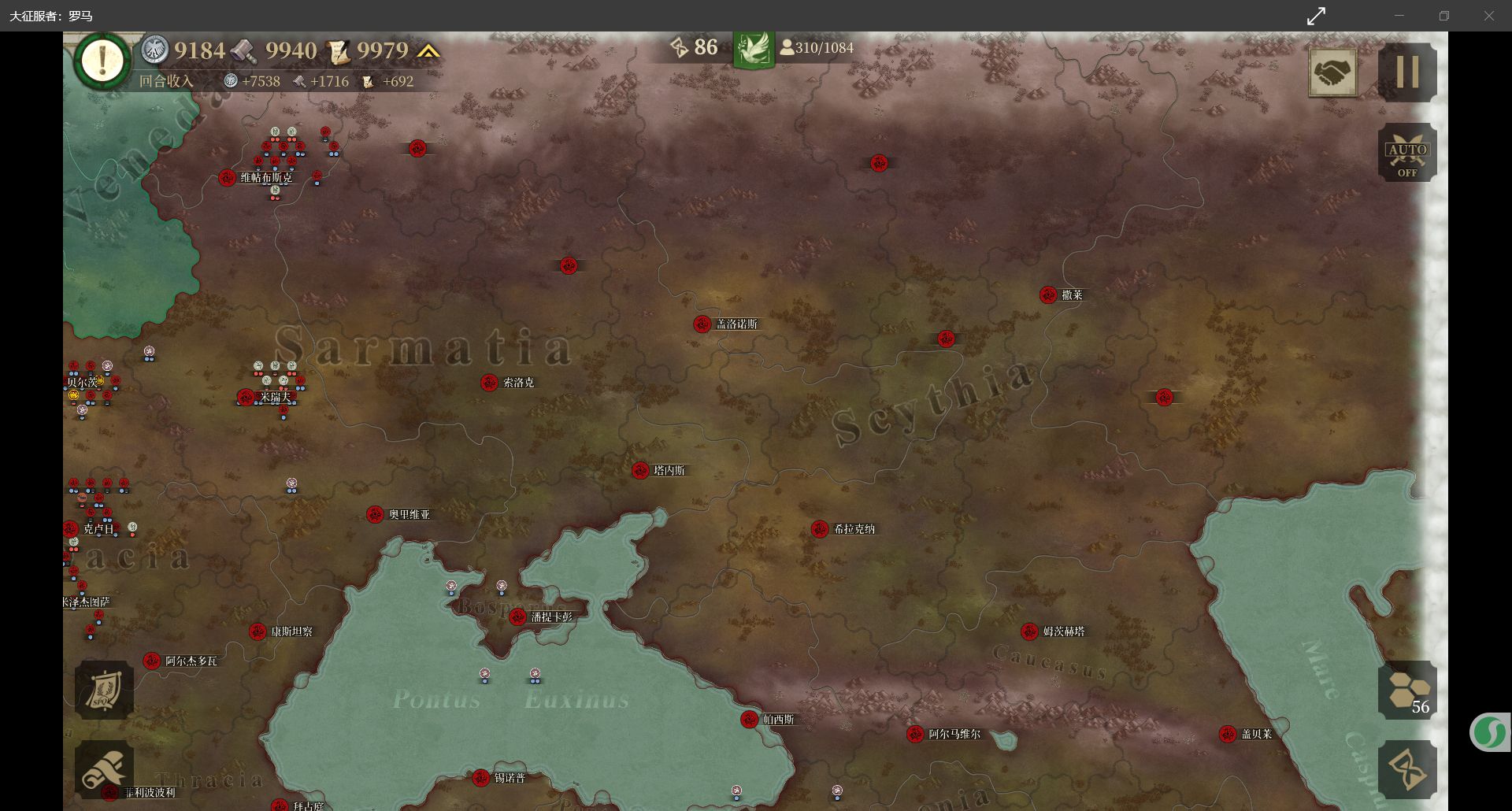Select the city marker labeled 塔内斯
The width and height of the screenshot is (1512, 811).
point(640,471)
